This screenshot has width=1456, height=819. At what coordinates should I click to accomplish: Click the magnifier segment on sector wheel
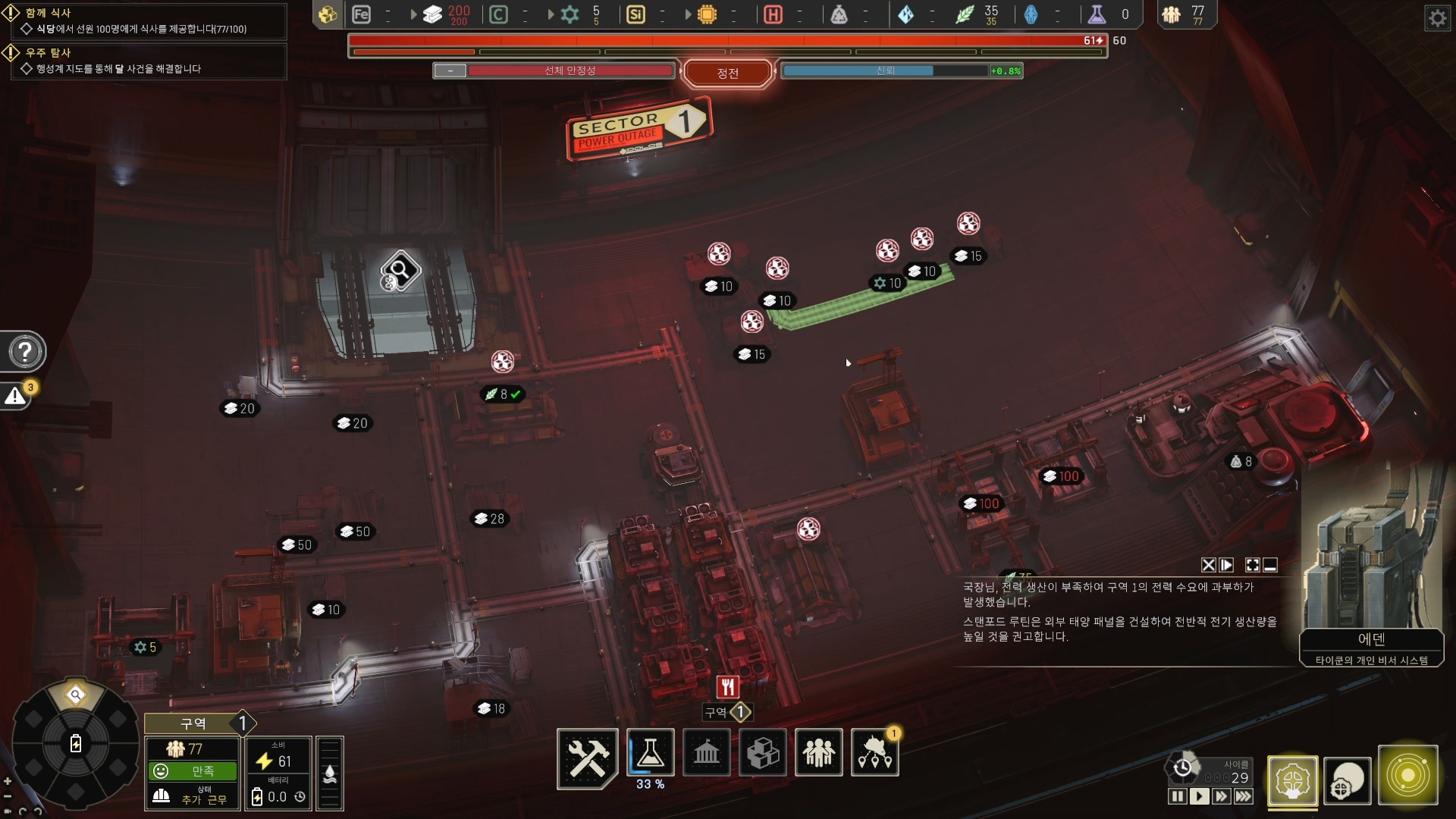point(75,695)
